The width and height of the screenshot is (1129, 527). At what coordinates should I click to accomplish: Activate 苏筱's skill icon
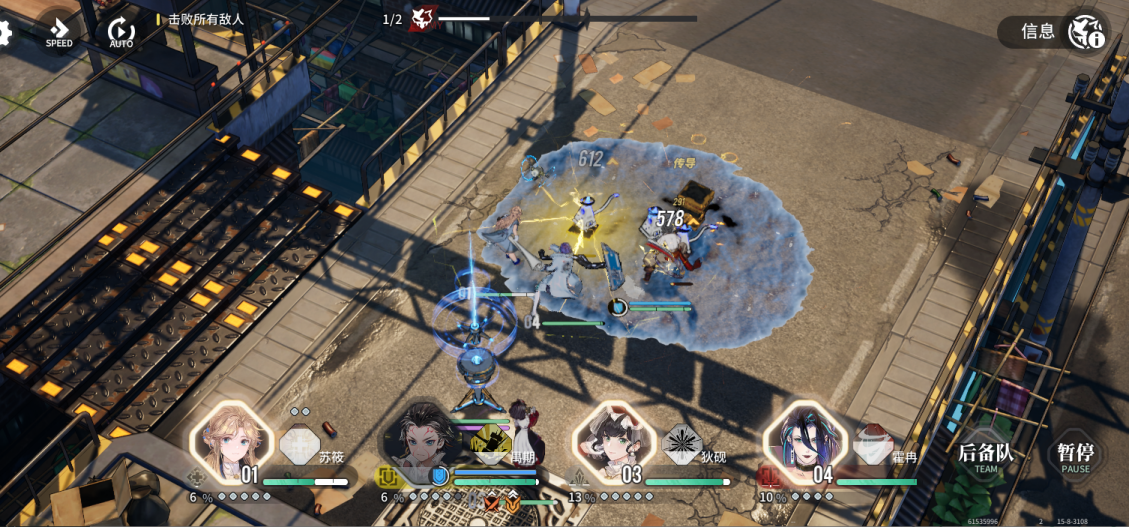pos(300,443)
